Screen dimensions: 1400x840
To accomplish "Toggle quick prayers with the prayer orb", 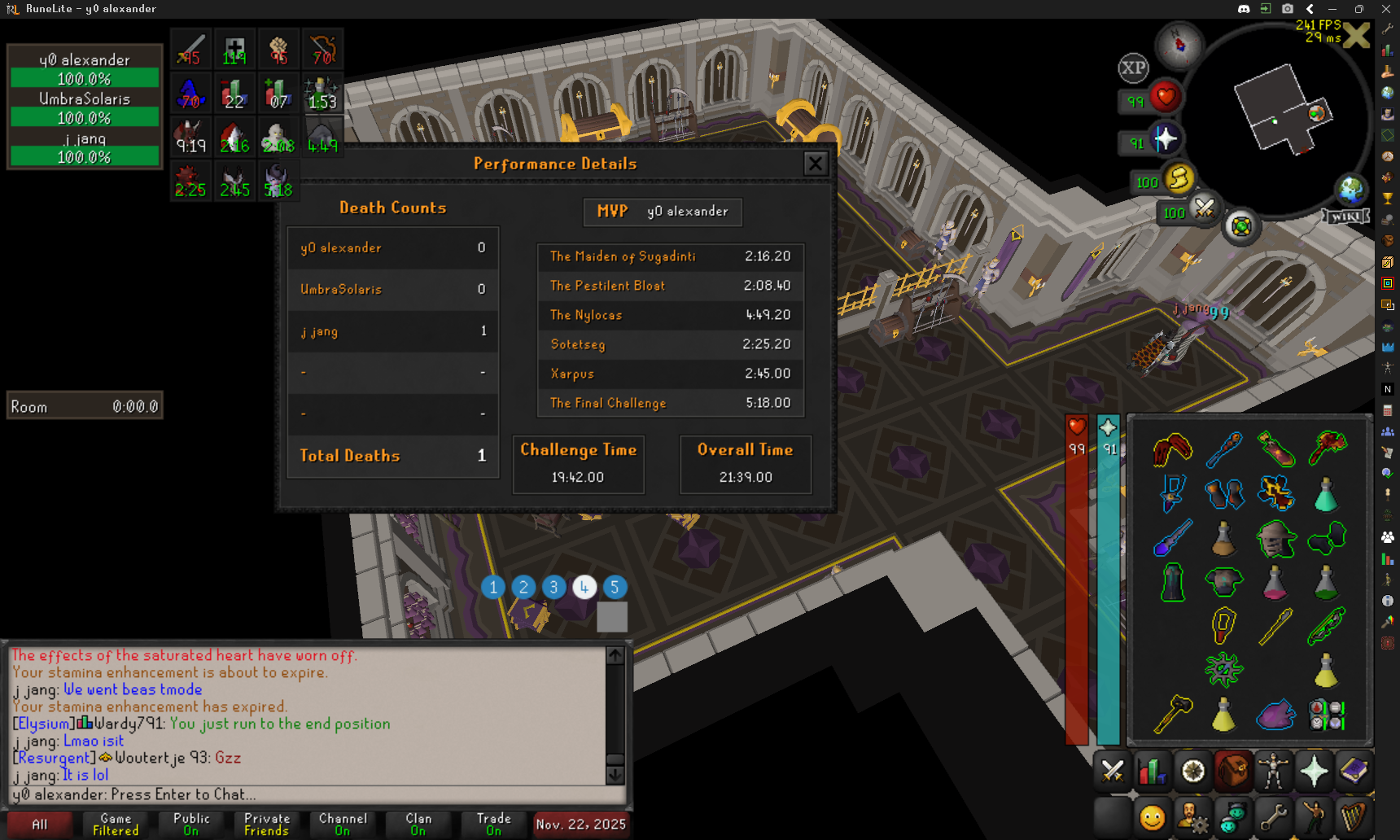I will pos(1165,139).
